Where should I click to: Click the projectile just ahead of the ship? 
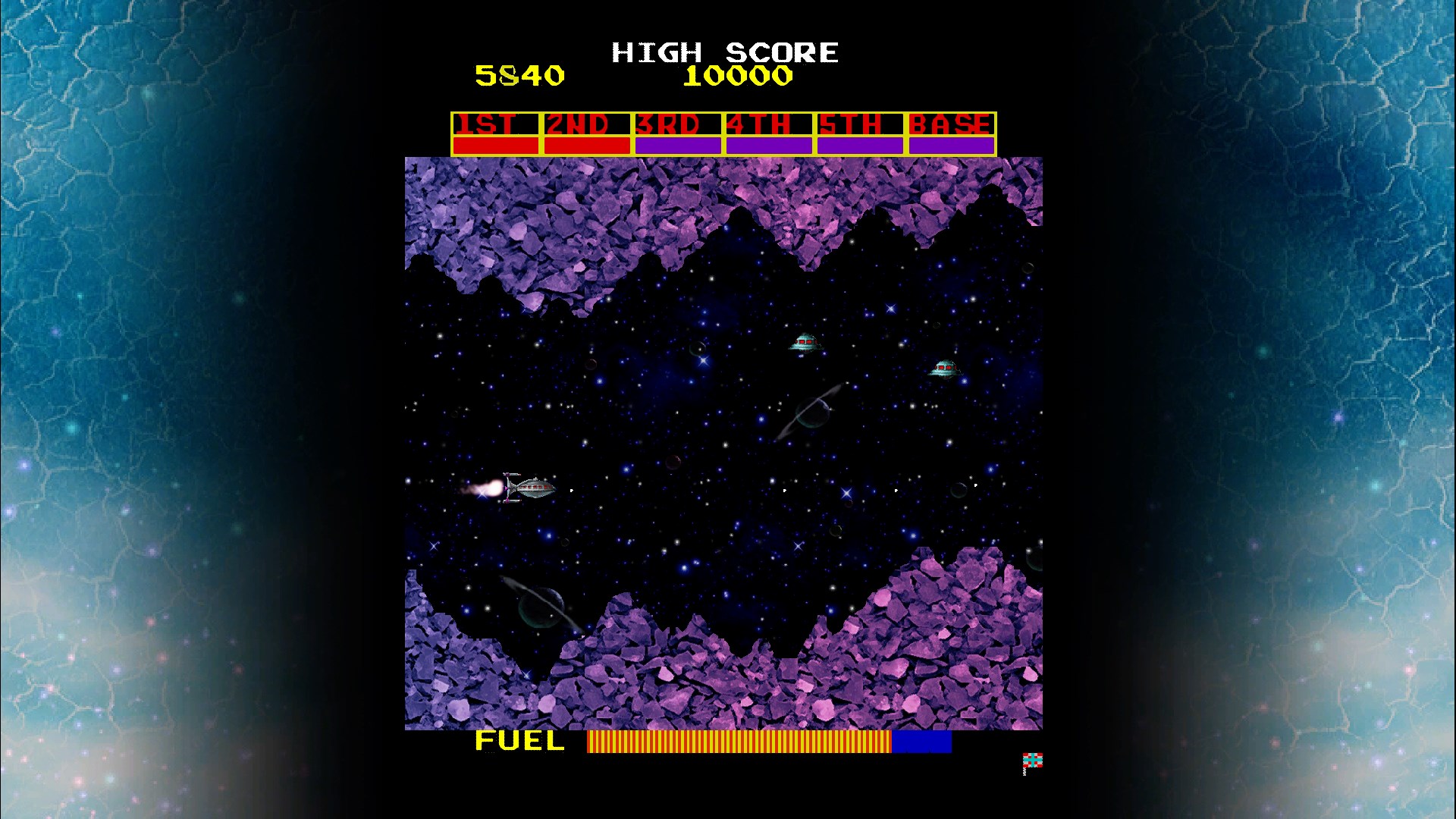(x=570, y=489)
